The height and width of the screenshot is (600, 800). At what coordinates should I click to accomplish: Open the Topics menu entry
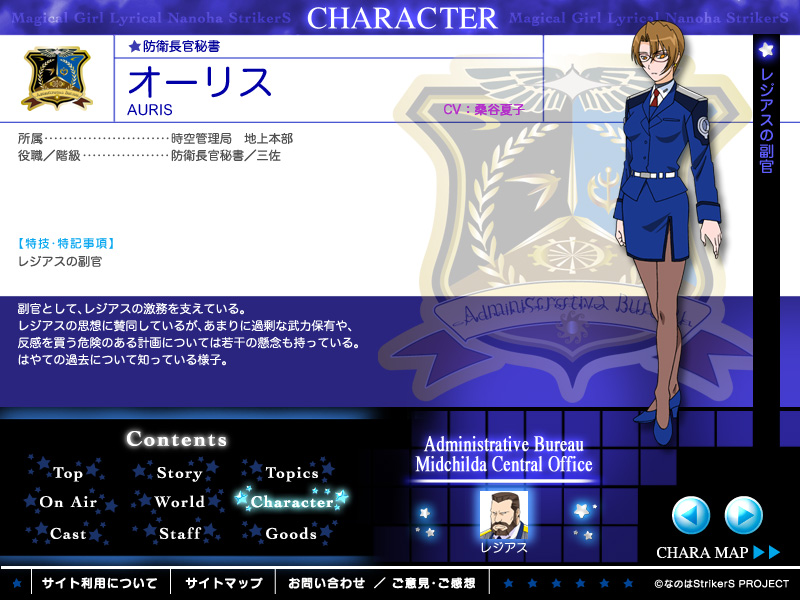292,473
